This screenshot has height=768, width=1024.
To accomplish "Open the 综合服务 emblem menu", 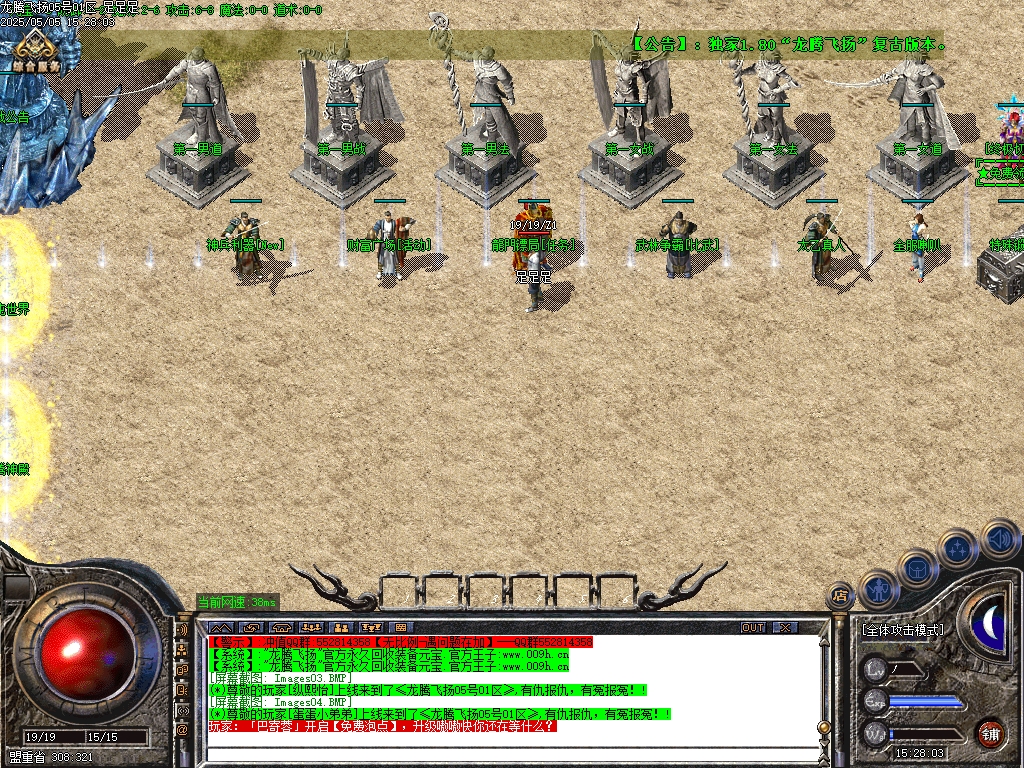I will (37, 50).
